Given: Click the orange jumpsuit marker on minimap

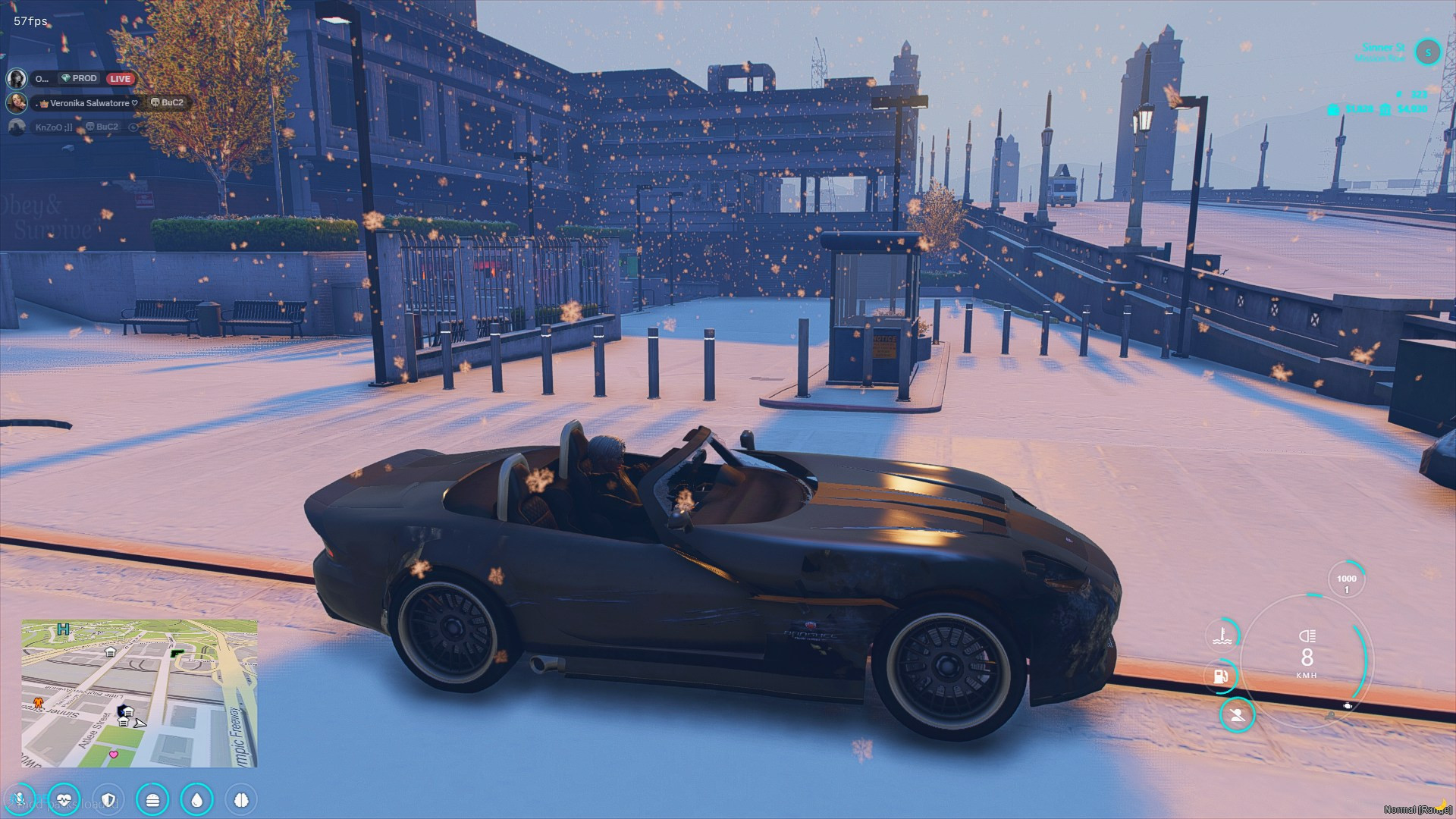Looking at the screenshot, I should point(37,703).
